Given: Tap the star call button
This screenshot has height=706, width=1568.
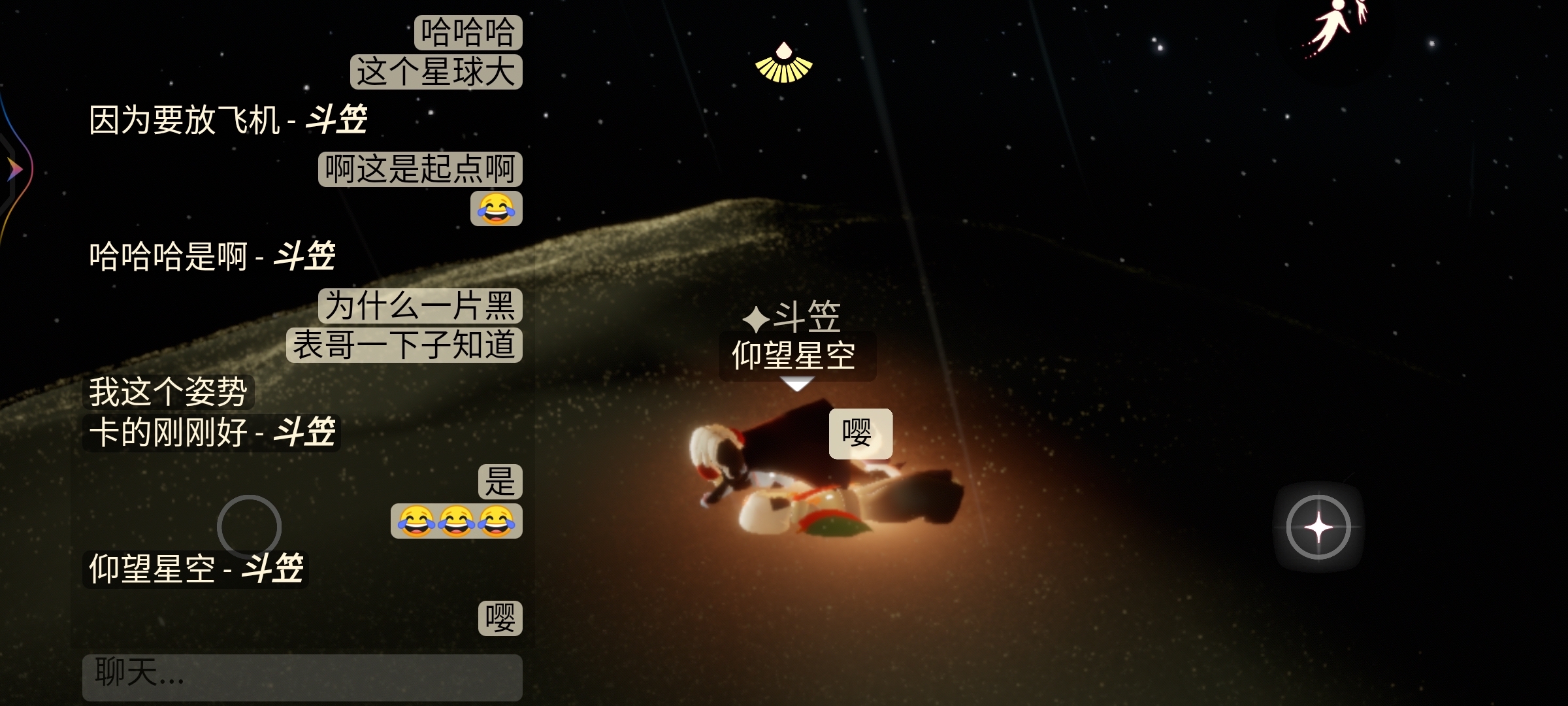Looking at the screenshot, I should [1318, 527].
